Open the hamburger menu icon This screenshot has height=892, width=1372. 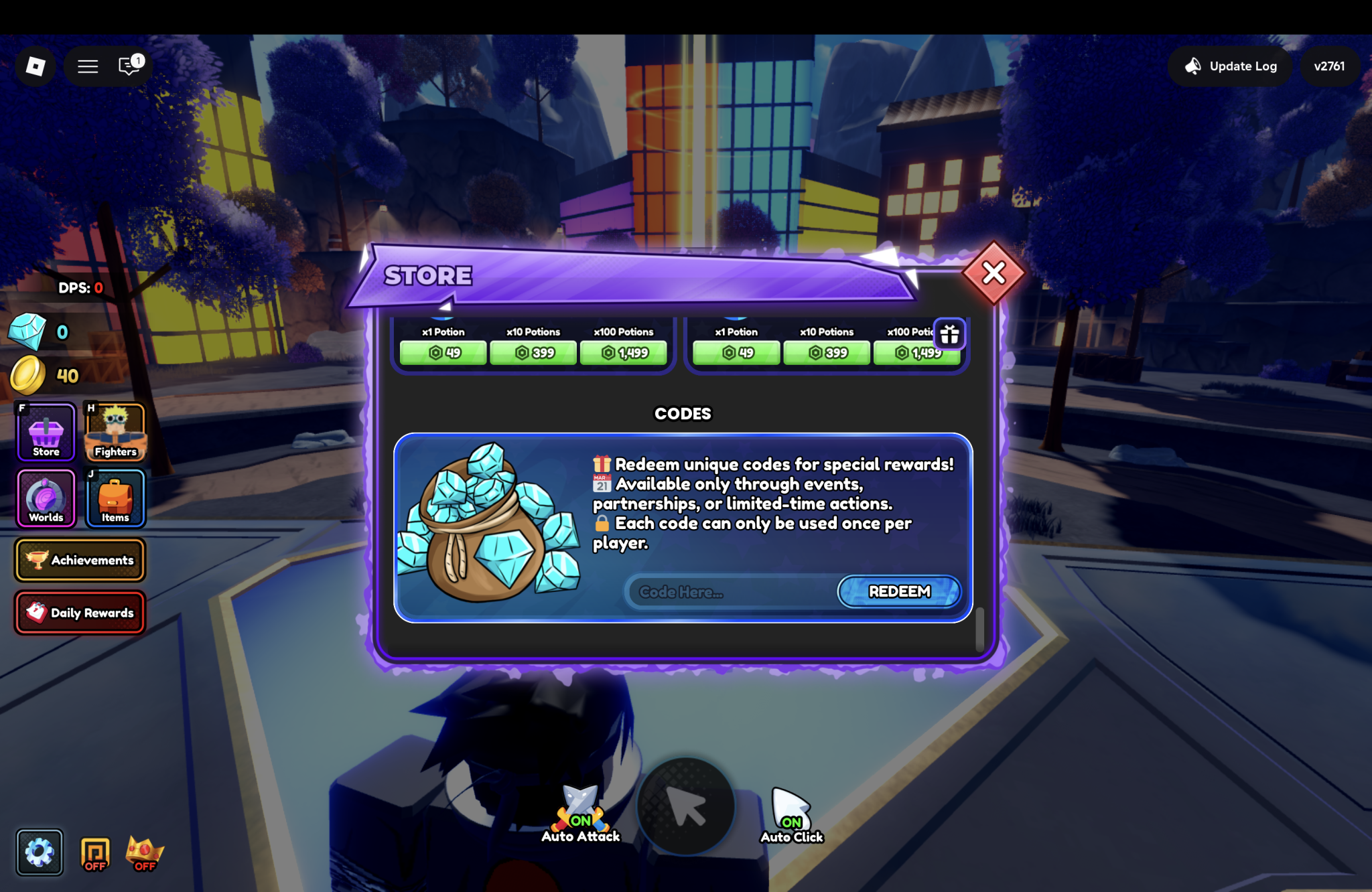click(88, 66)
